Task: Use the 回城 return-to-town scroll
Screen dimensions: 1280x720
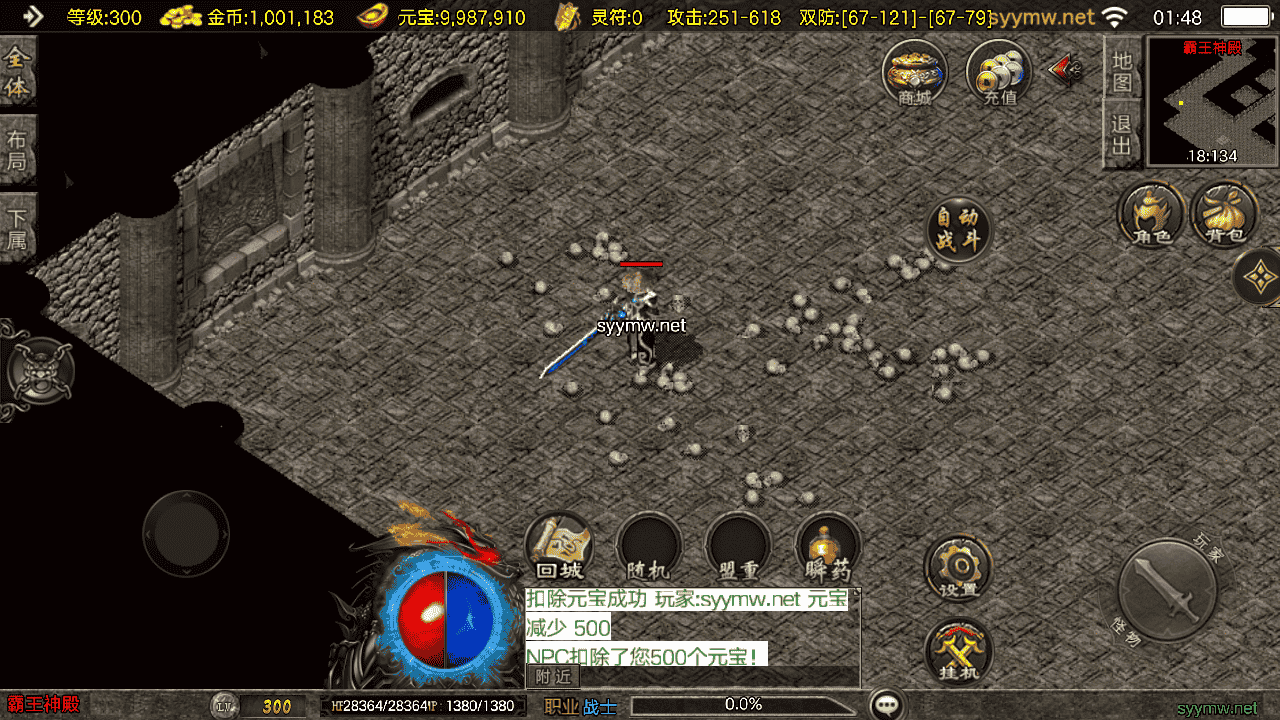Action: click(559, 548)
